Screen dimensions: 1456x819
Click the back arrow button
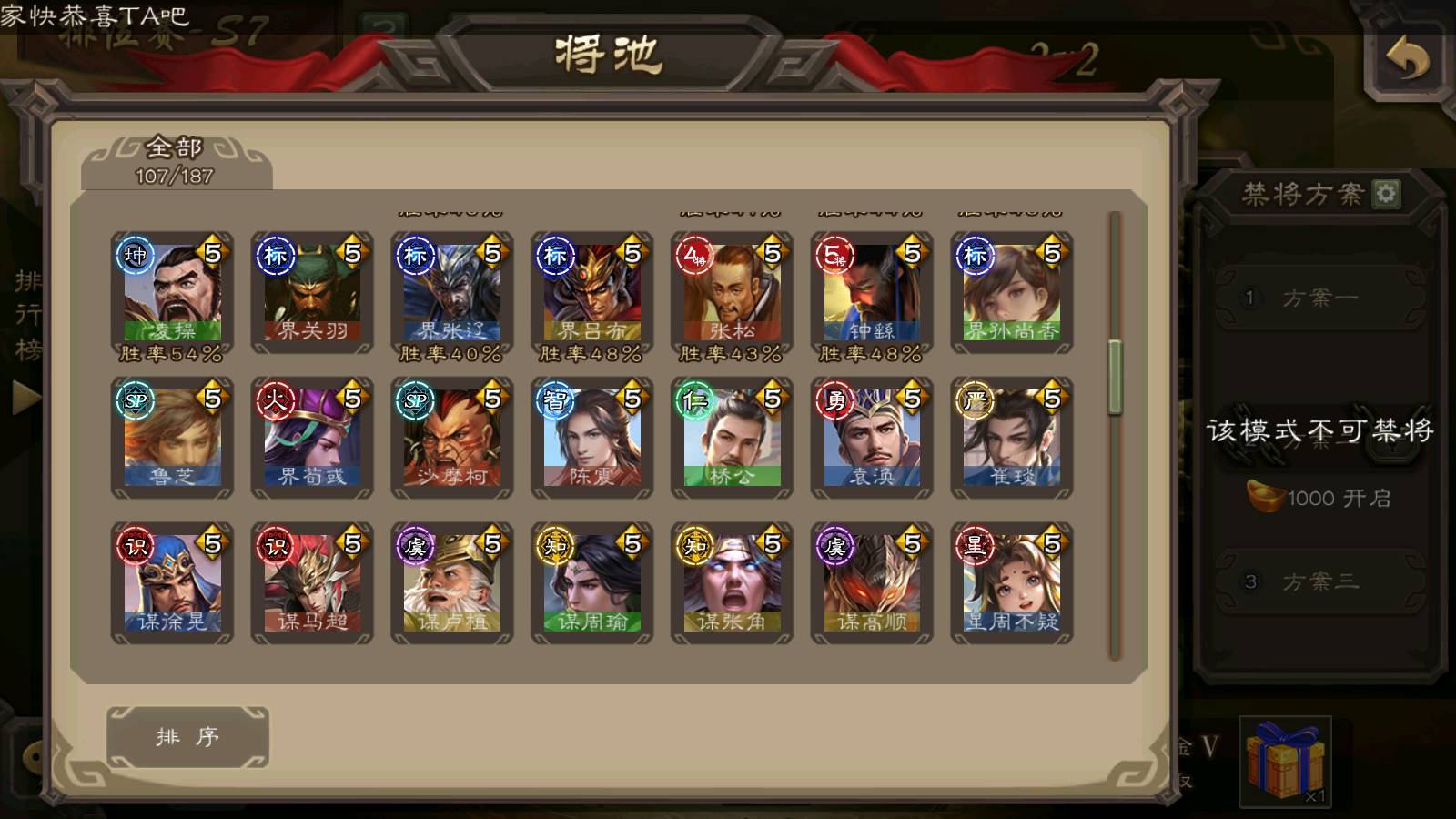click(x=1407, y=60)
